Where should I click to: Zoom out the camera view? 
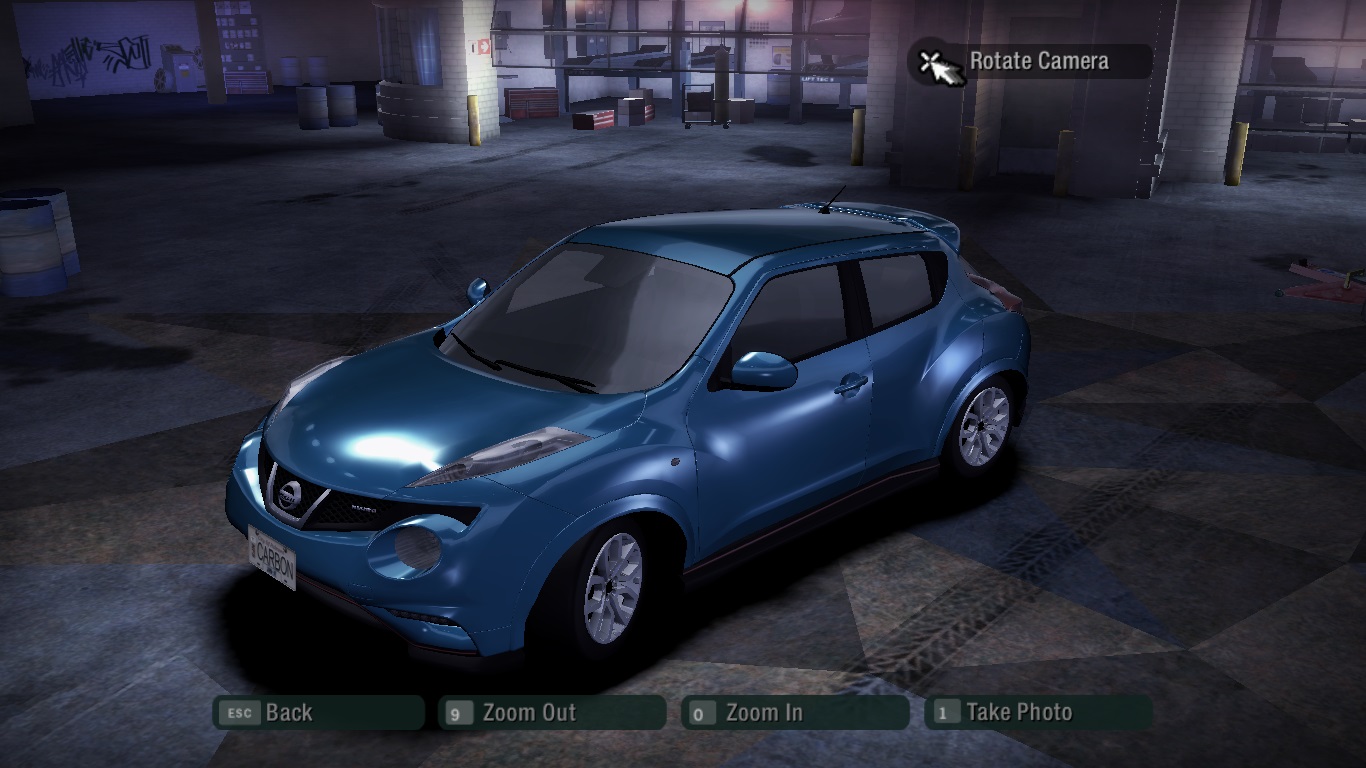pyautogui.click(x=552, y=713)
